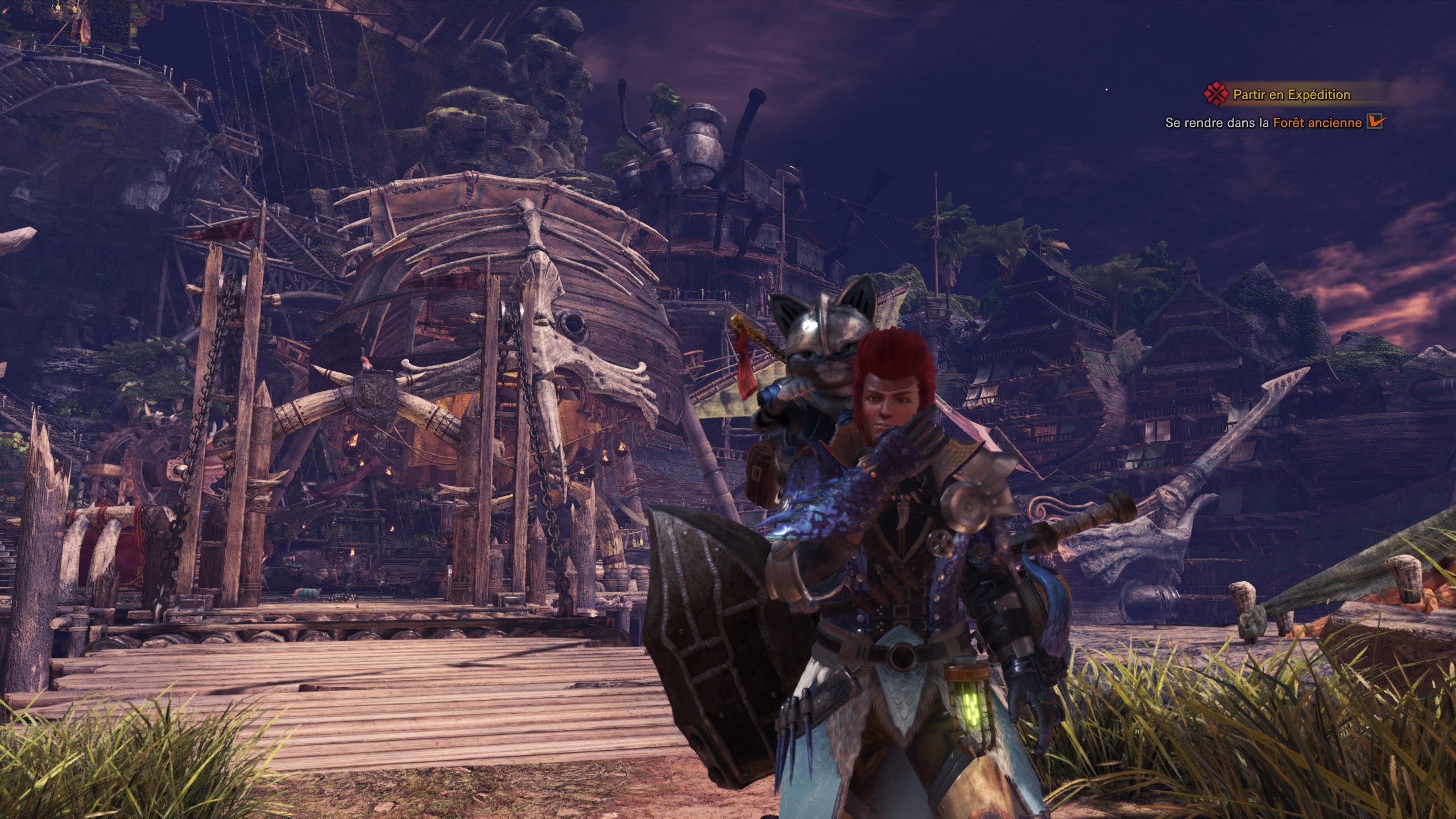Click the red quest emblem icon

coord(1215,94)
